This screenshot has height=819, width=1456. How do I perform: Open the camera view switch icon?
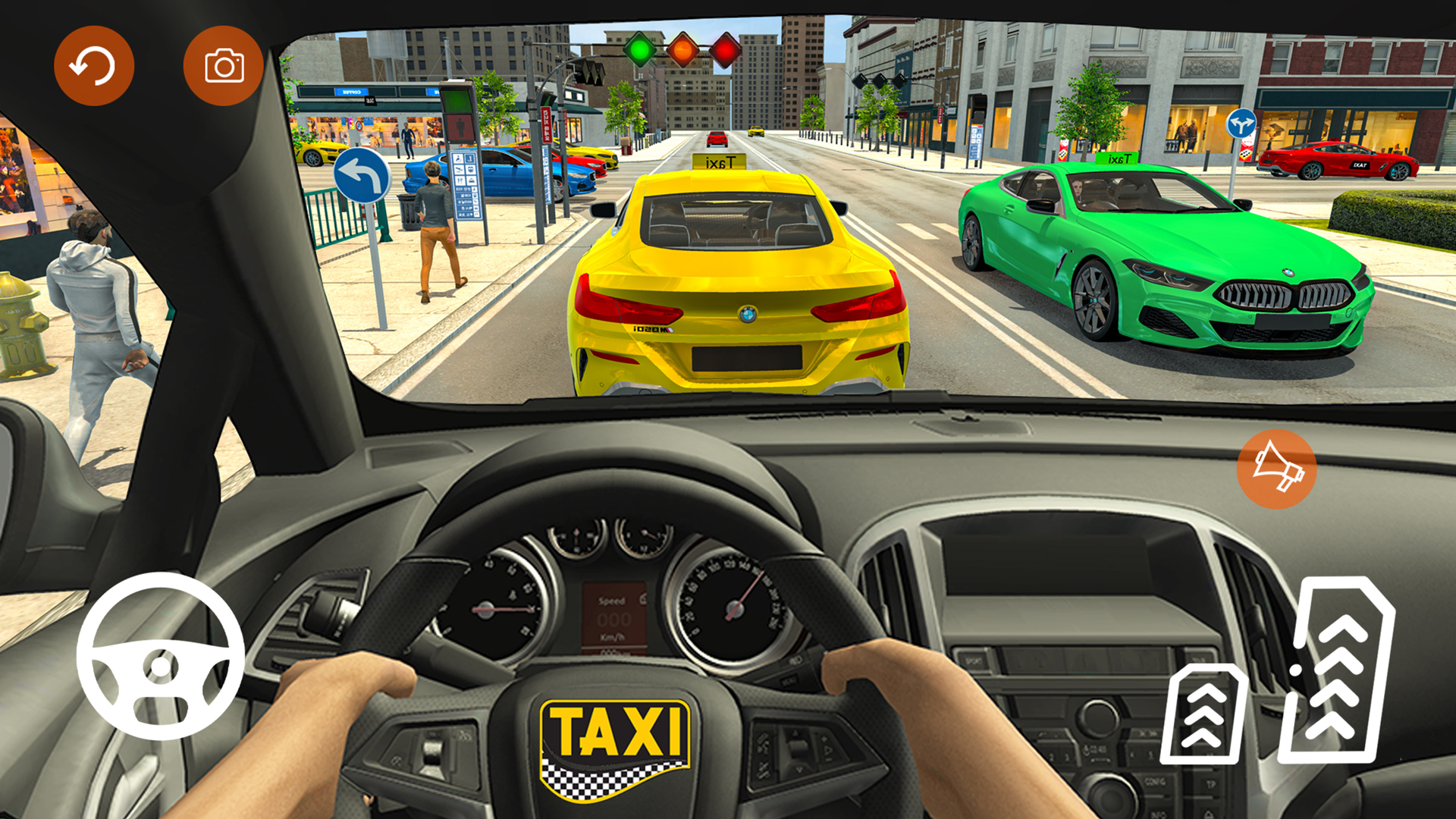coord(222,65)
